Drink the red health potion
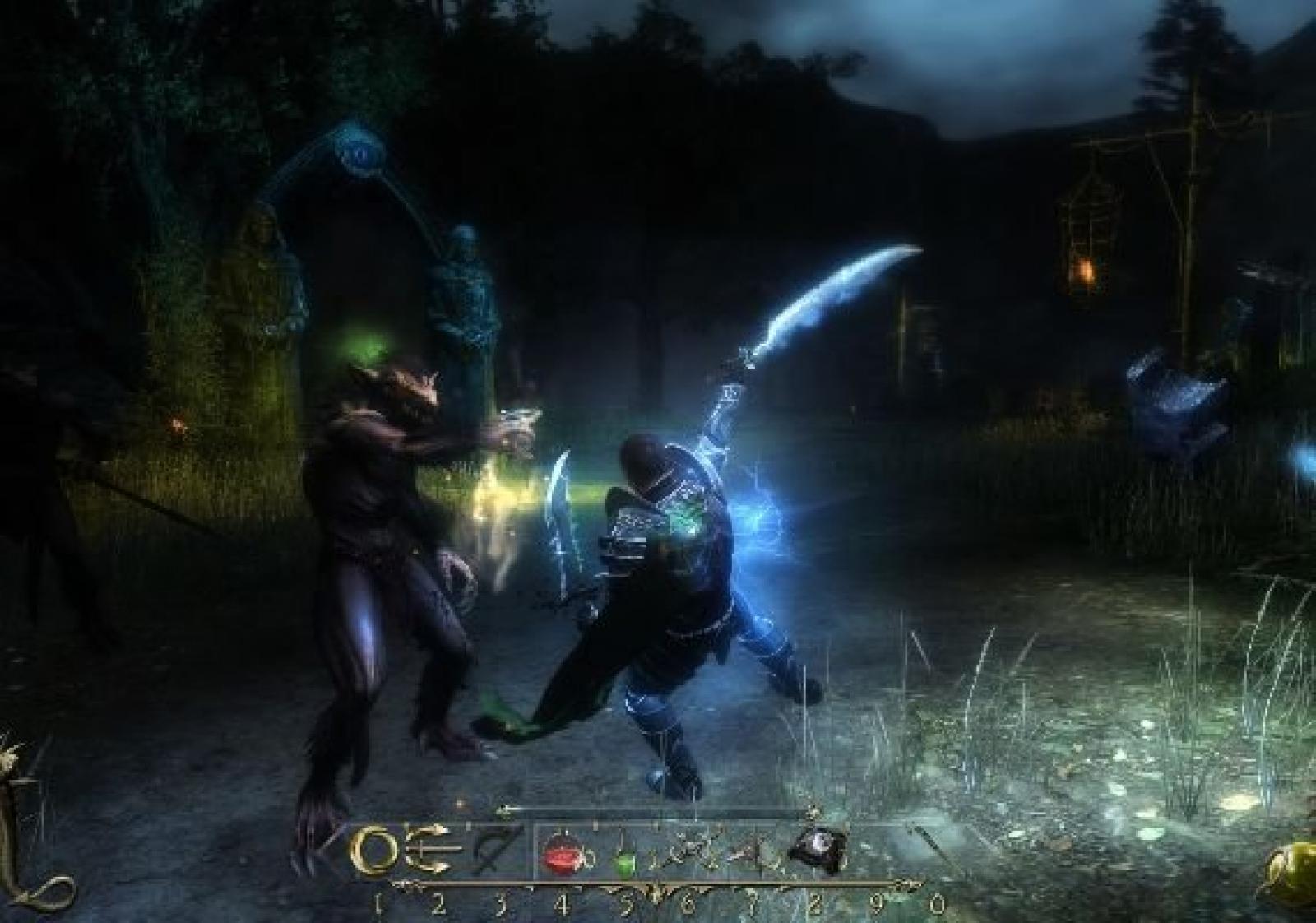 pyautogui.click(x=564, y=856)
